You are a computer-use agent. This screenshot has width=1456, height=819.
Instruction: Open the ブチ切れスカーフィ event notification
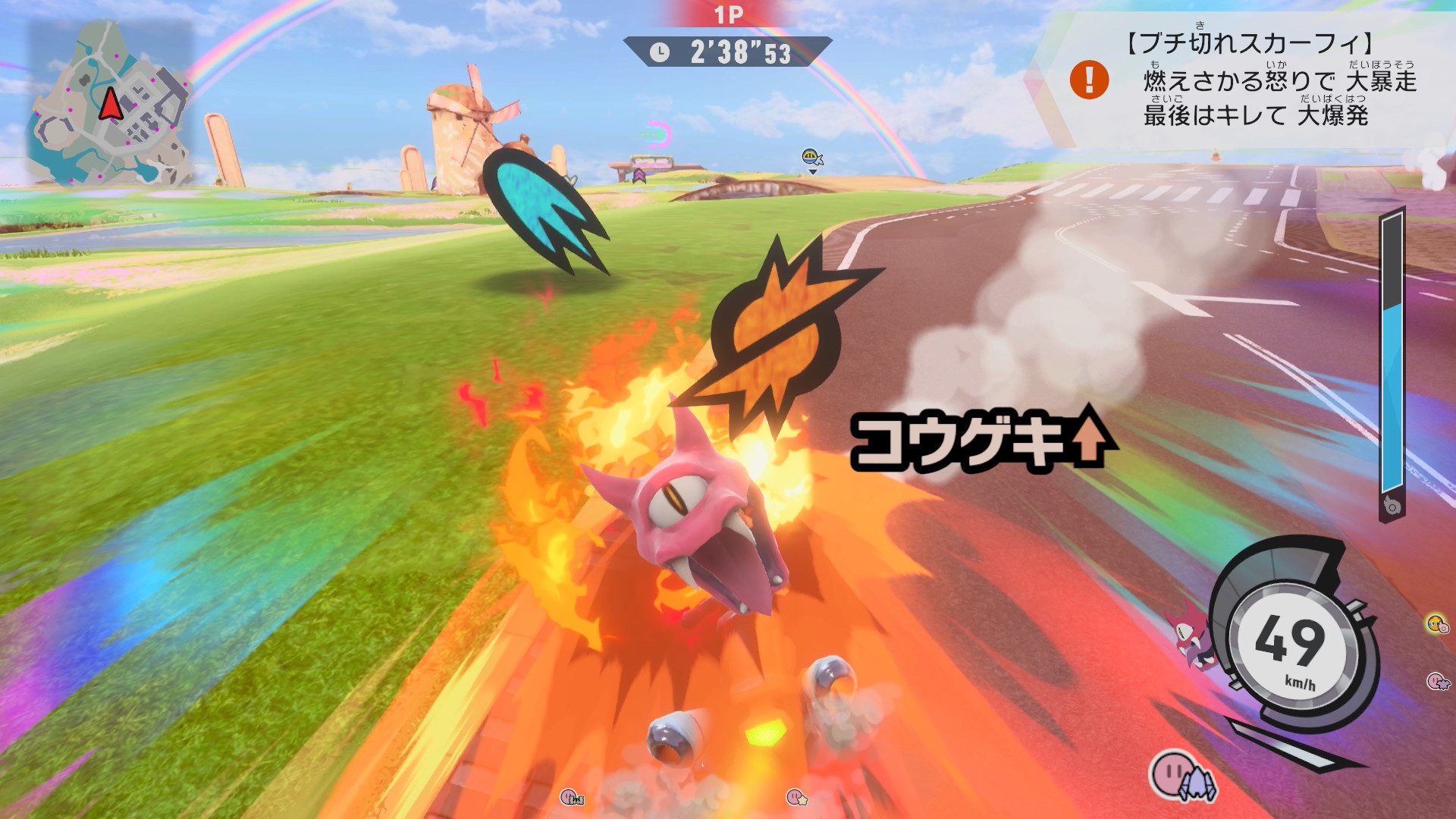pyautogui.click(x=1257, y=80)
